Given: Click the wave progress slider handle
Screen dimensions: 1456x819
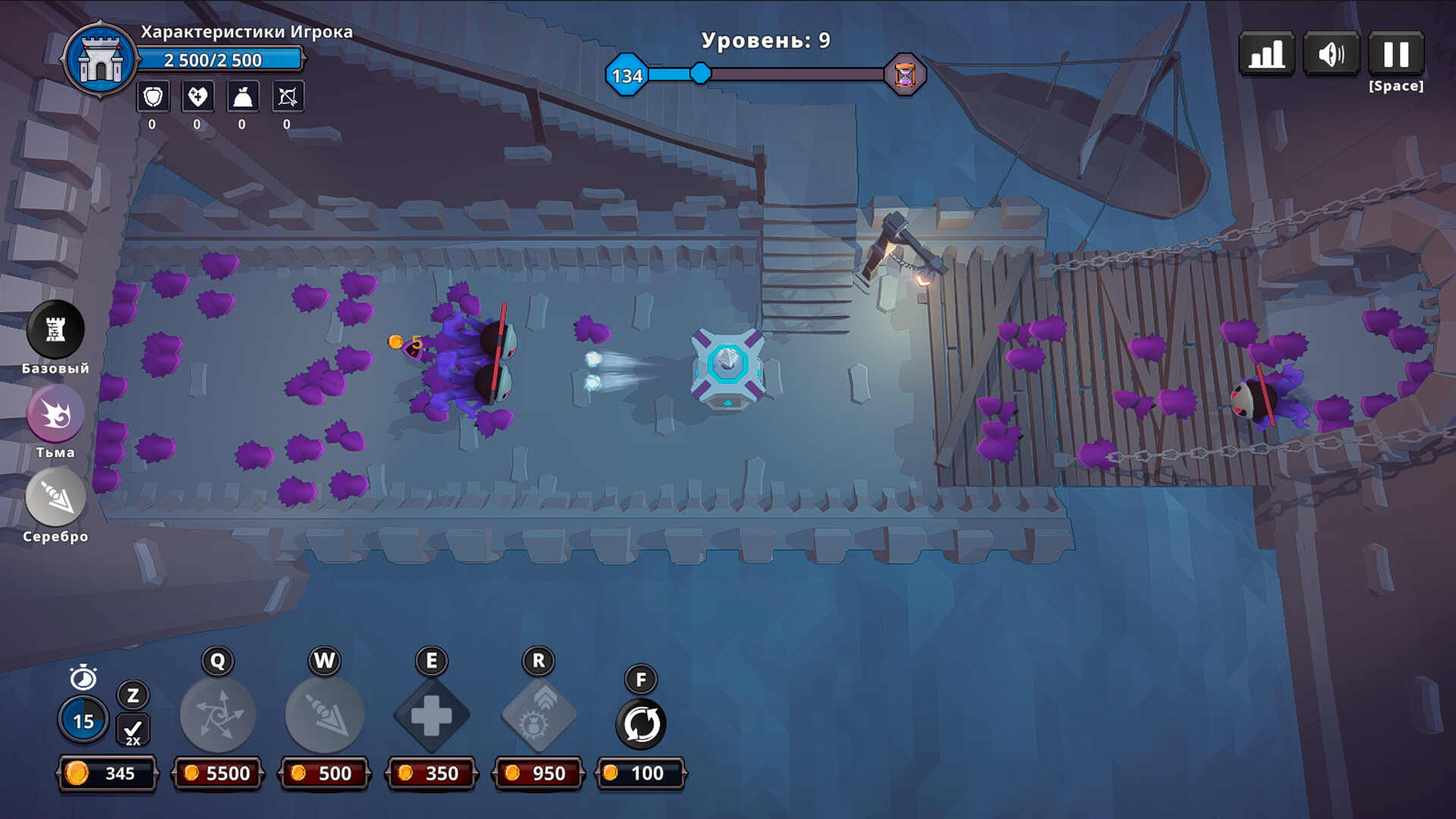Looking at the screenshot, I should [699, 74].
